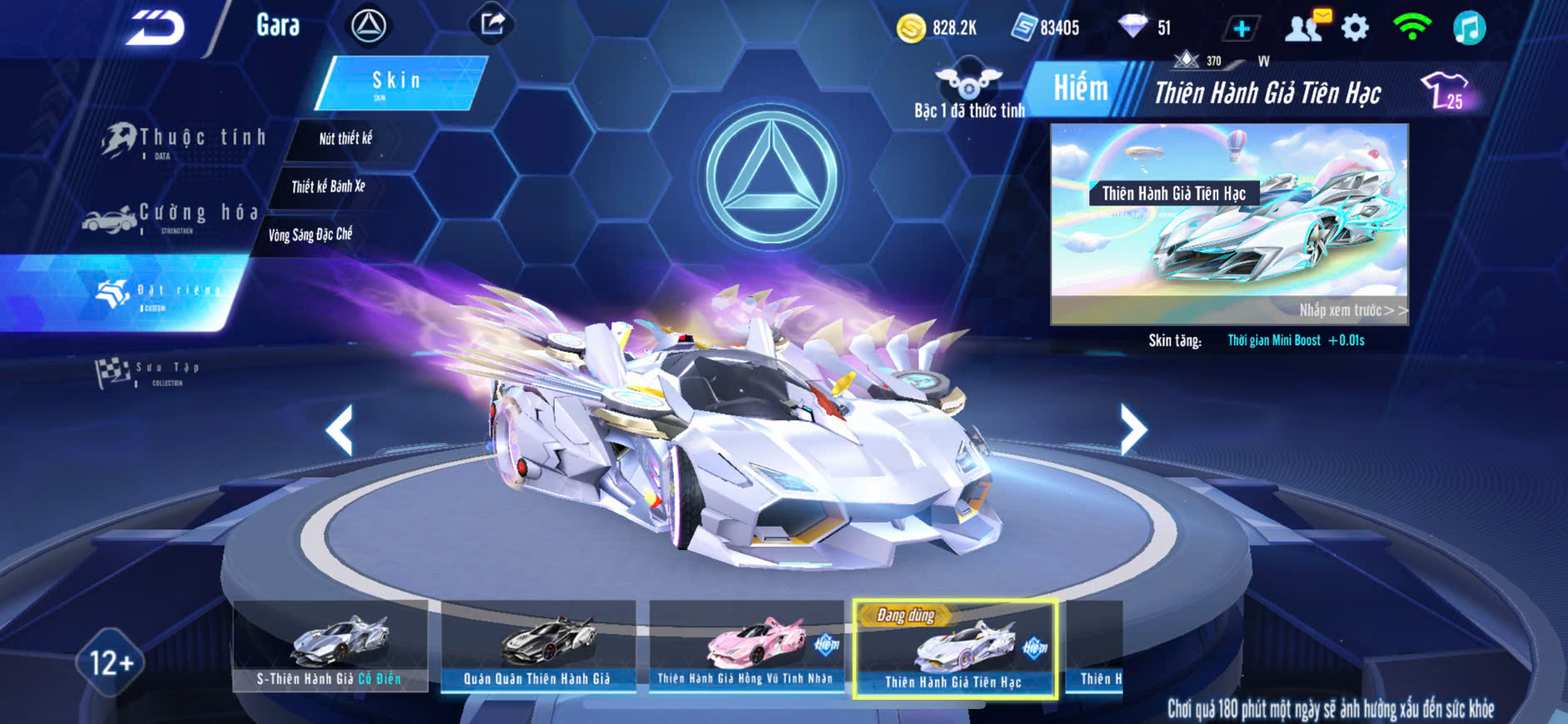Select the Đặt riêng custom section

pyautogui.click(x=158, y=293)
